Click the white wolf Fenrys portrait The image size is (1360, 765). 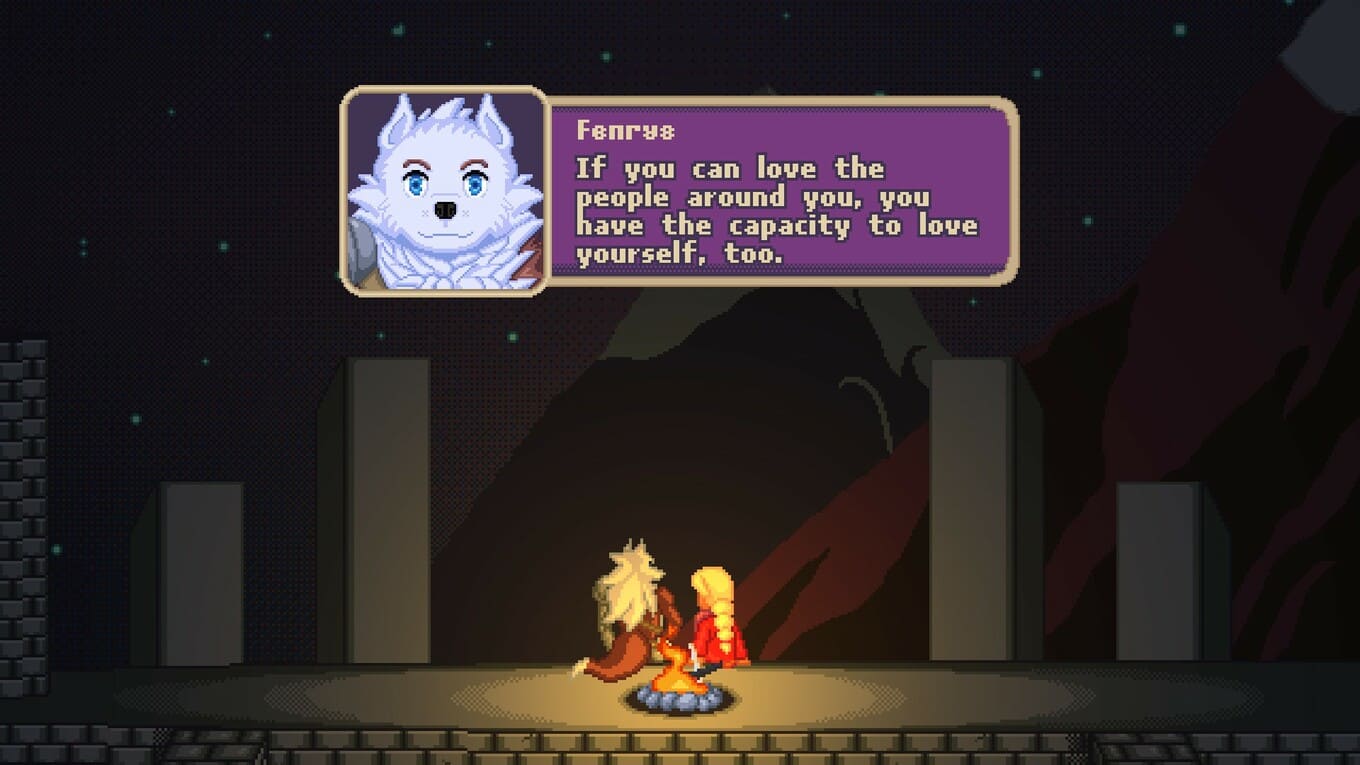445,191
